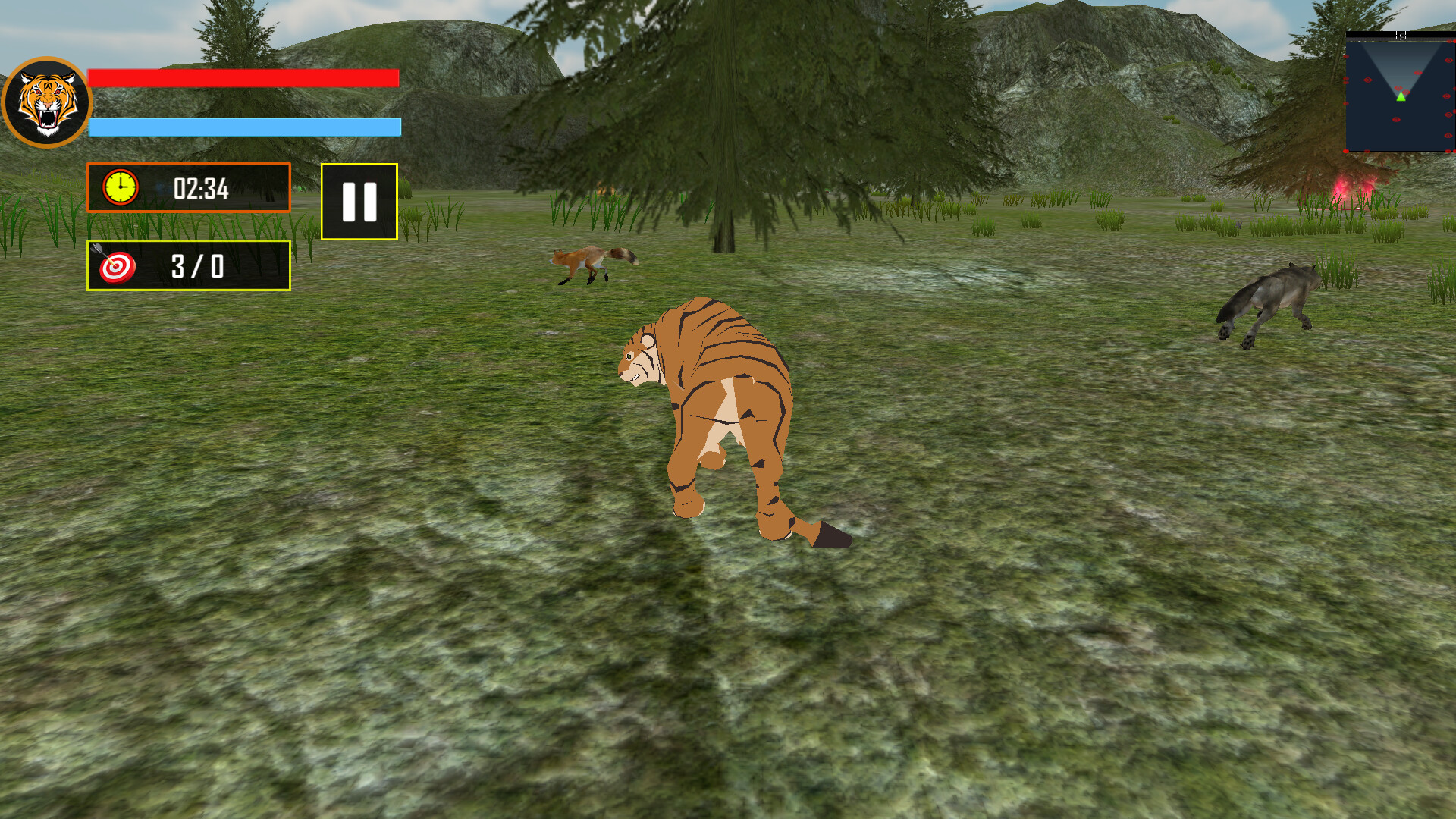The width and height of the screenshot is (1456, 819).
Task: Pause the game with the pause button
Action: tap(359, 201)
